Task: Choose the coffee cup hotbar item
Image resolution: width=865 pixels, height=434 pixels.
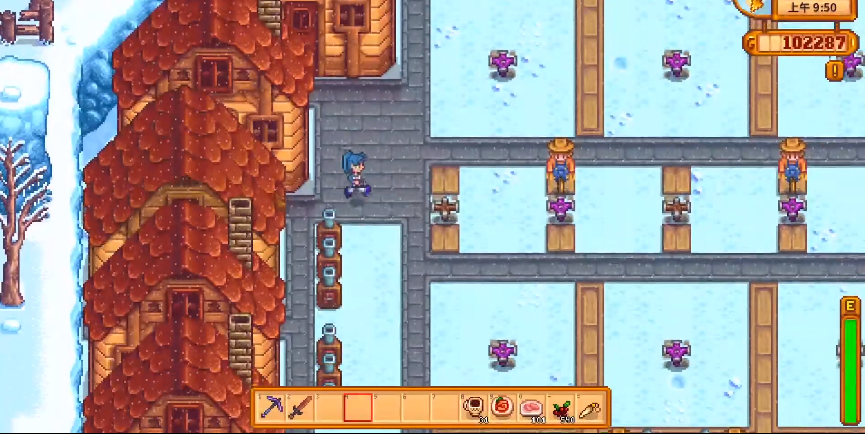Action: click(473, 407)
